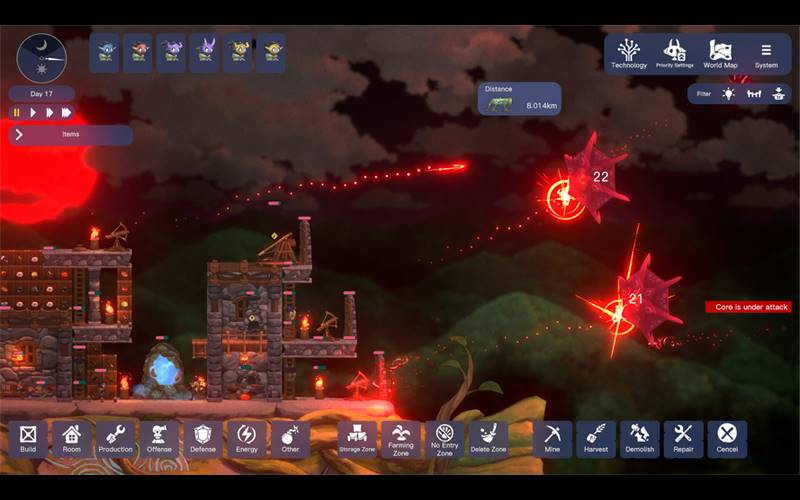This screenshot has width=800, height=500.
Task: Activate the Storage Zone tool
Action: tap(357, 439)
